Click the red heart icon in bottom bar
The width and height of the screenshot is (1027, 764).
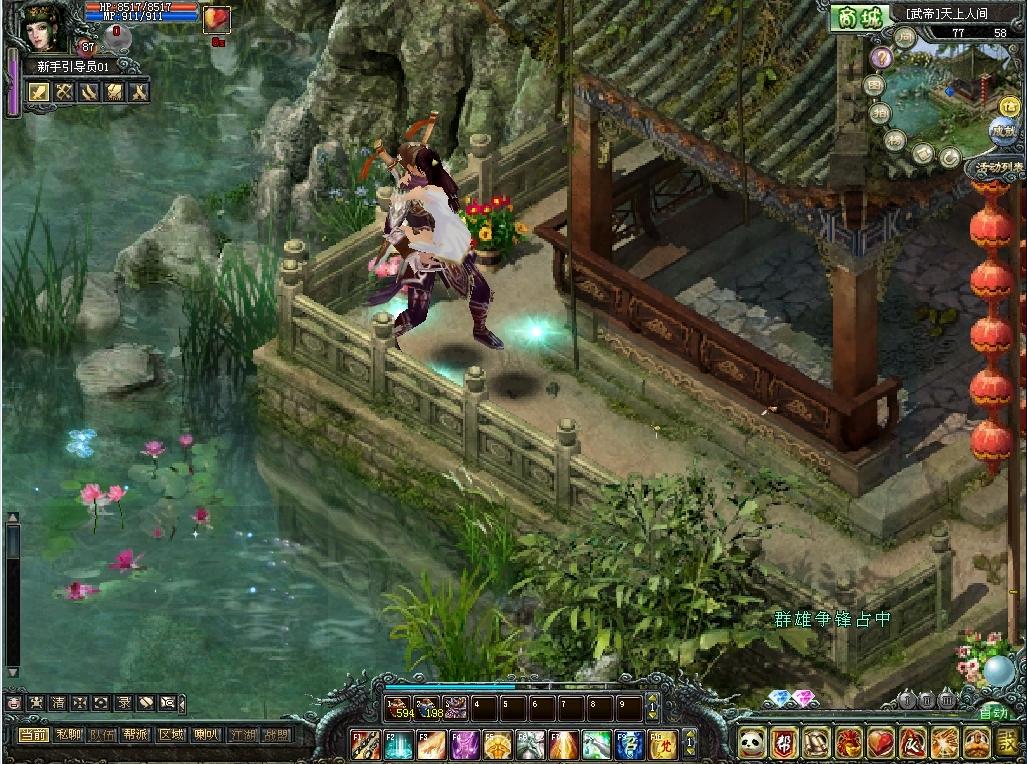[x=880, y=743]
